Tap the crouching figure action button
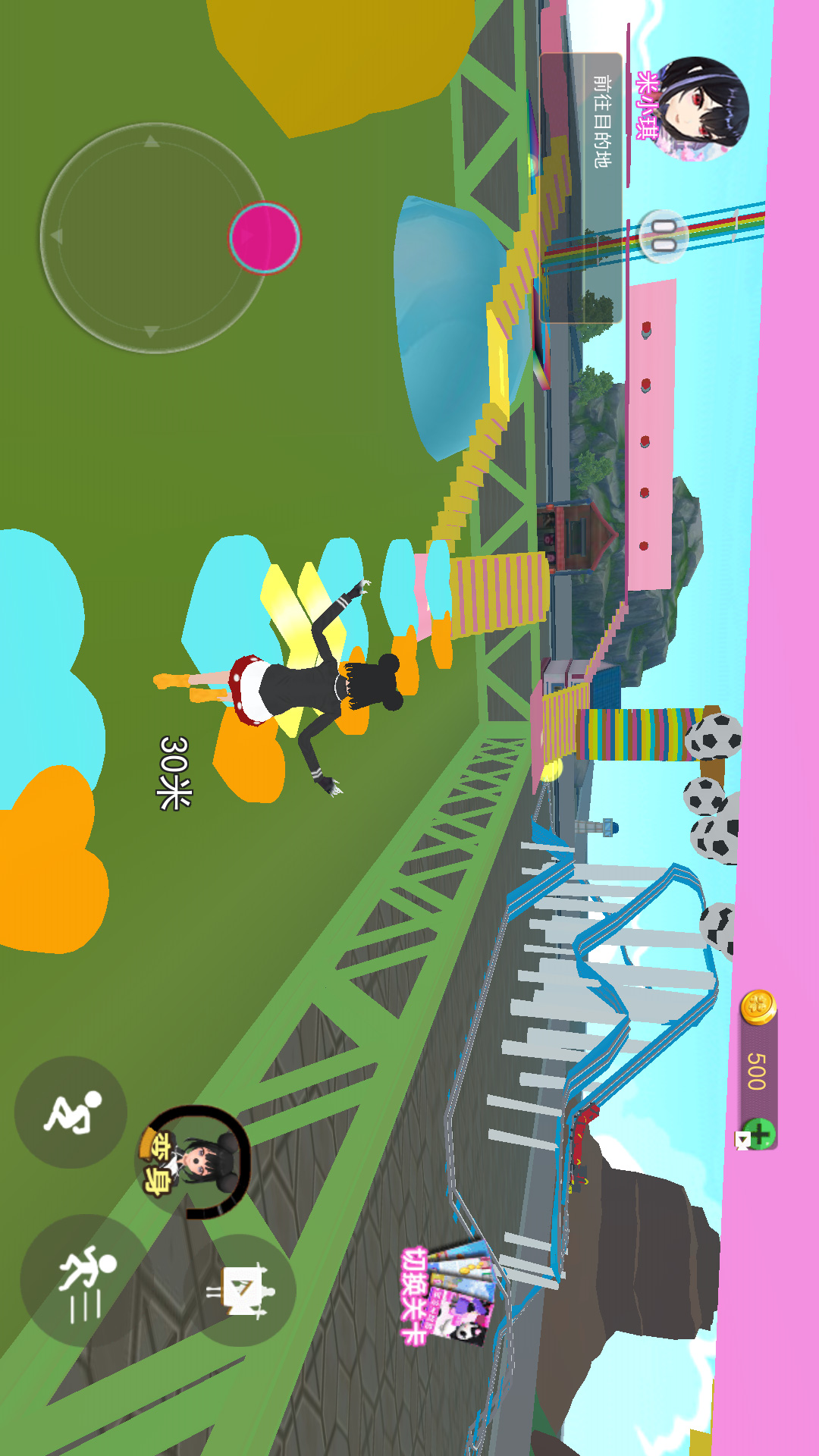This screenshot has width=819, height=1456. click(x=71, y=1112)
